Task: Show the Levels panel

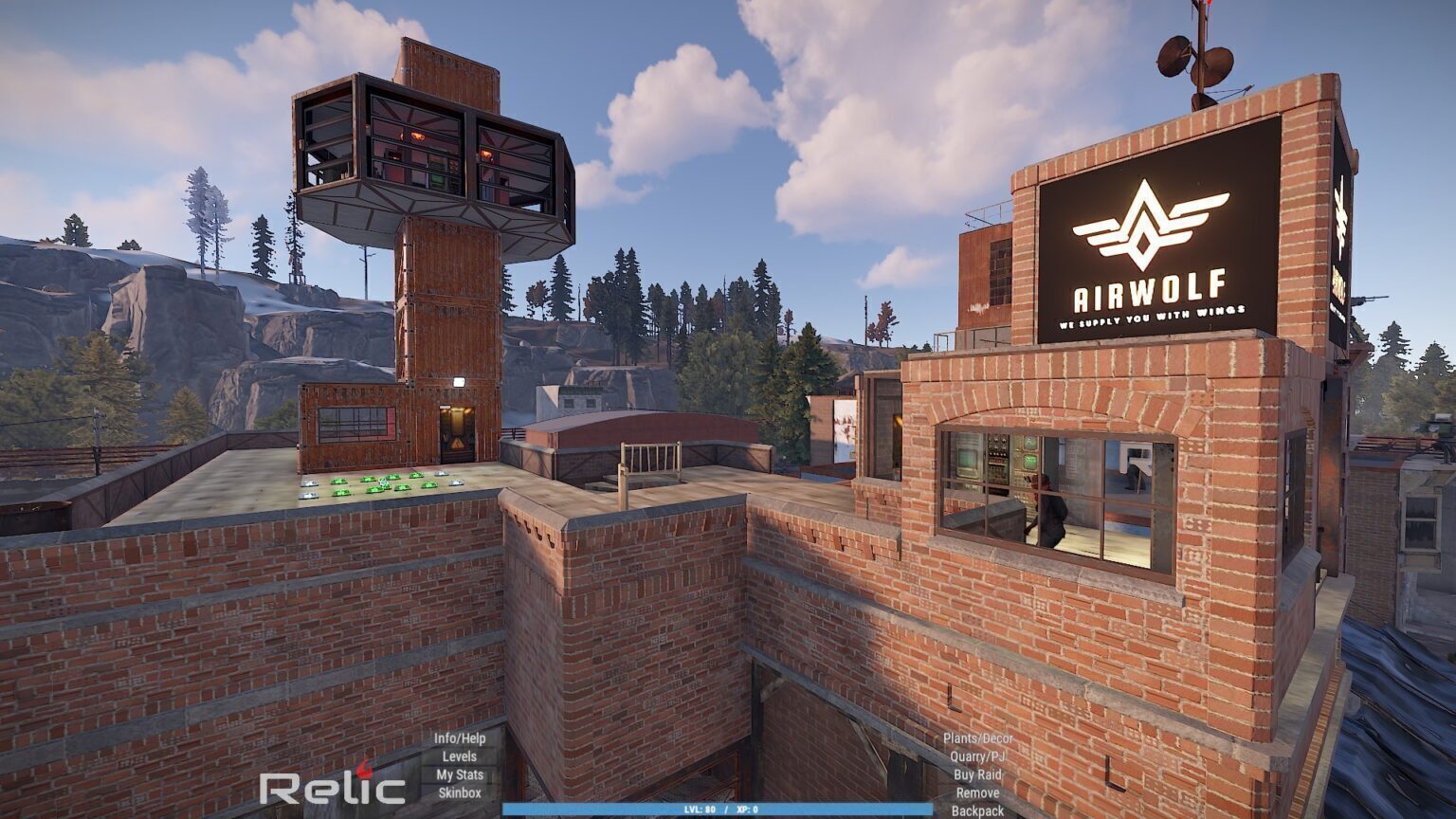Action: tap(460, 756)
